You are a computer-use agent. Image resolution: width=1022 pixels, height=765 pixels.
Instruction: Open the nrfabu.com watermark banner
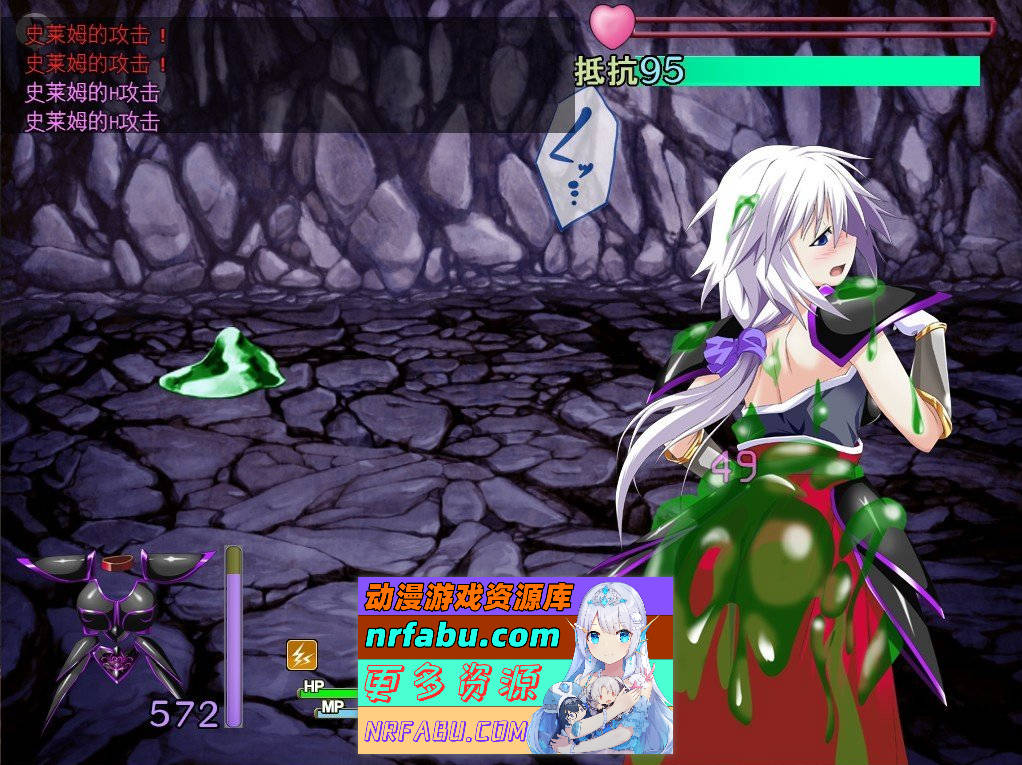click(515, 665)
